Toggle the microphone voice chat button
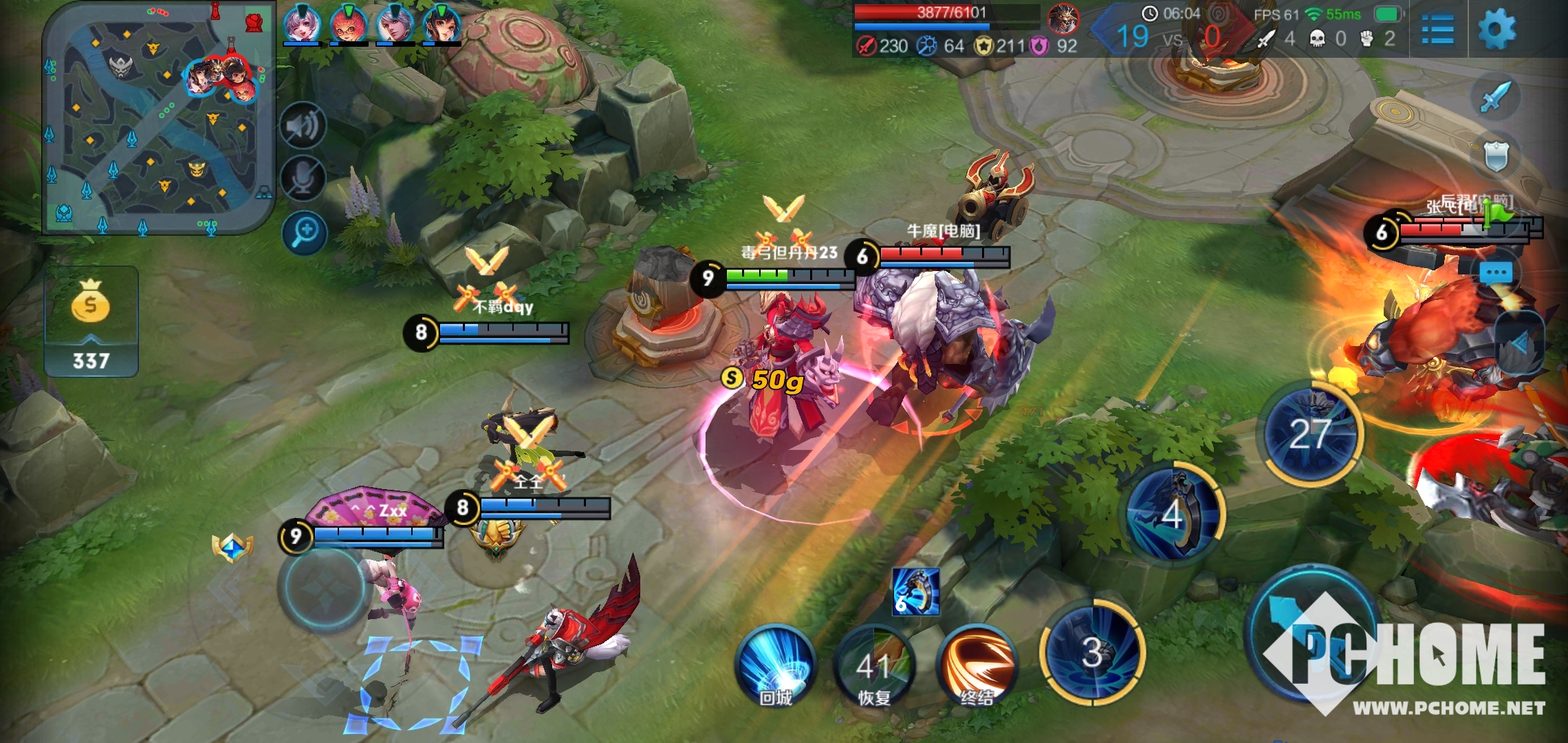Viewport: 1568px width, 743px height. (303, 178)
